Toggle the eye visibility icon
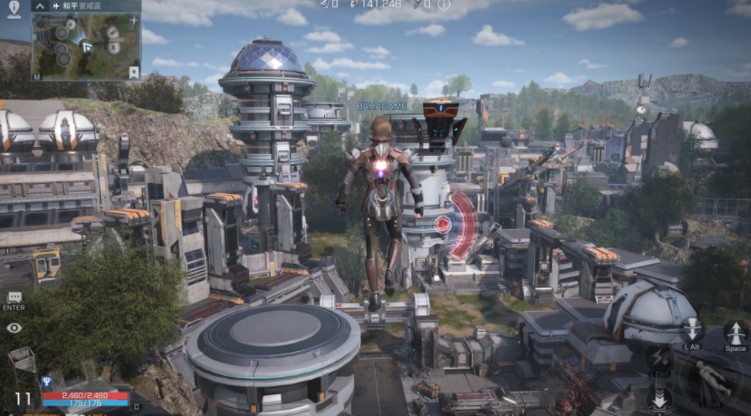Screen dimensions: 751x416 14,327
